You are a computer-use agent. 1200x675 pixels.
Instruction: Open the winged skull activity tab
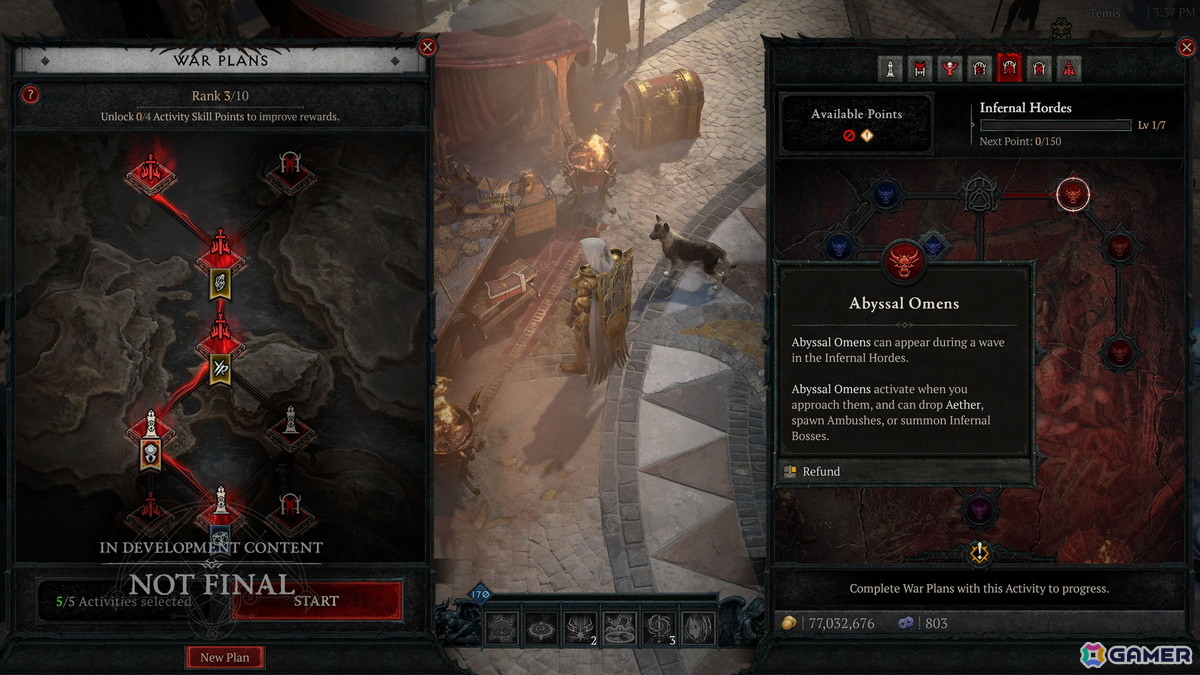950,68
